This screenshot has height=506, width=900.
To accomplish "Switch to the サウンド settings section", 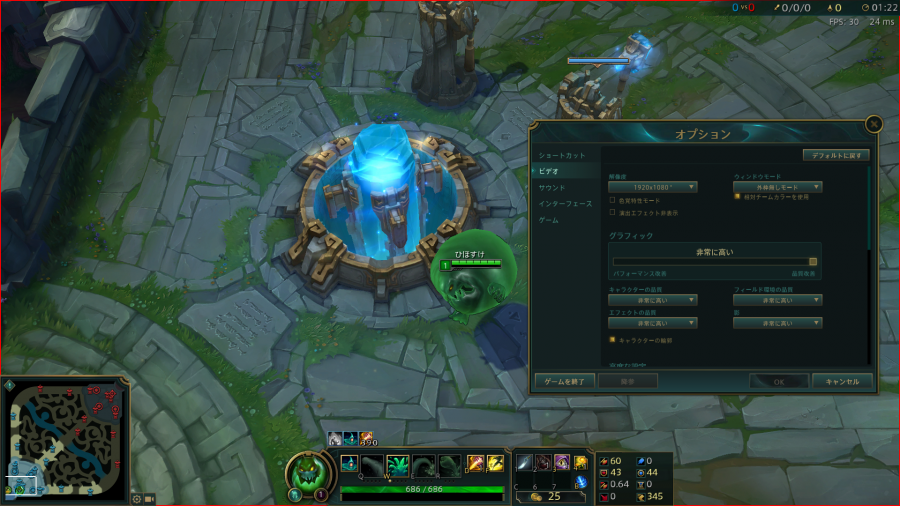I will coord(552,188).
